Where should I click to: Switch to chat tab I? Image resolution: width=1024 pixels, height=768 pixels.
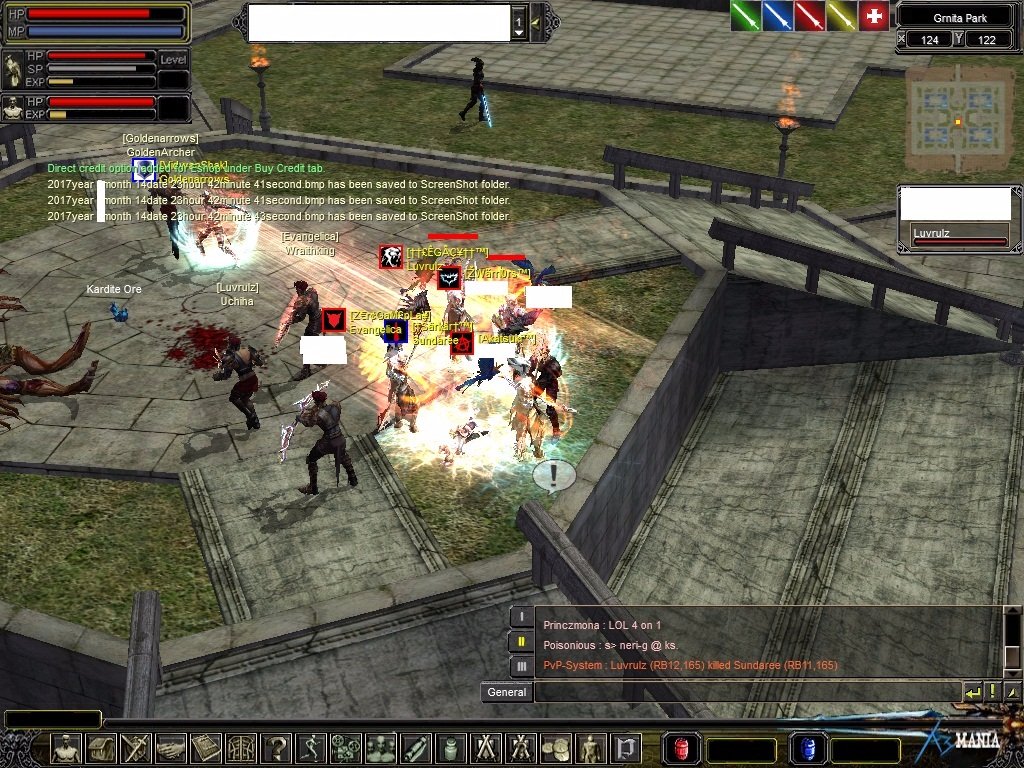[x=521, y=618]
